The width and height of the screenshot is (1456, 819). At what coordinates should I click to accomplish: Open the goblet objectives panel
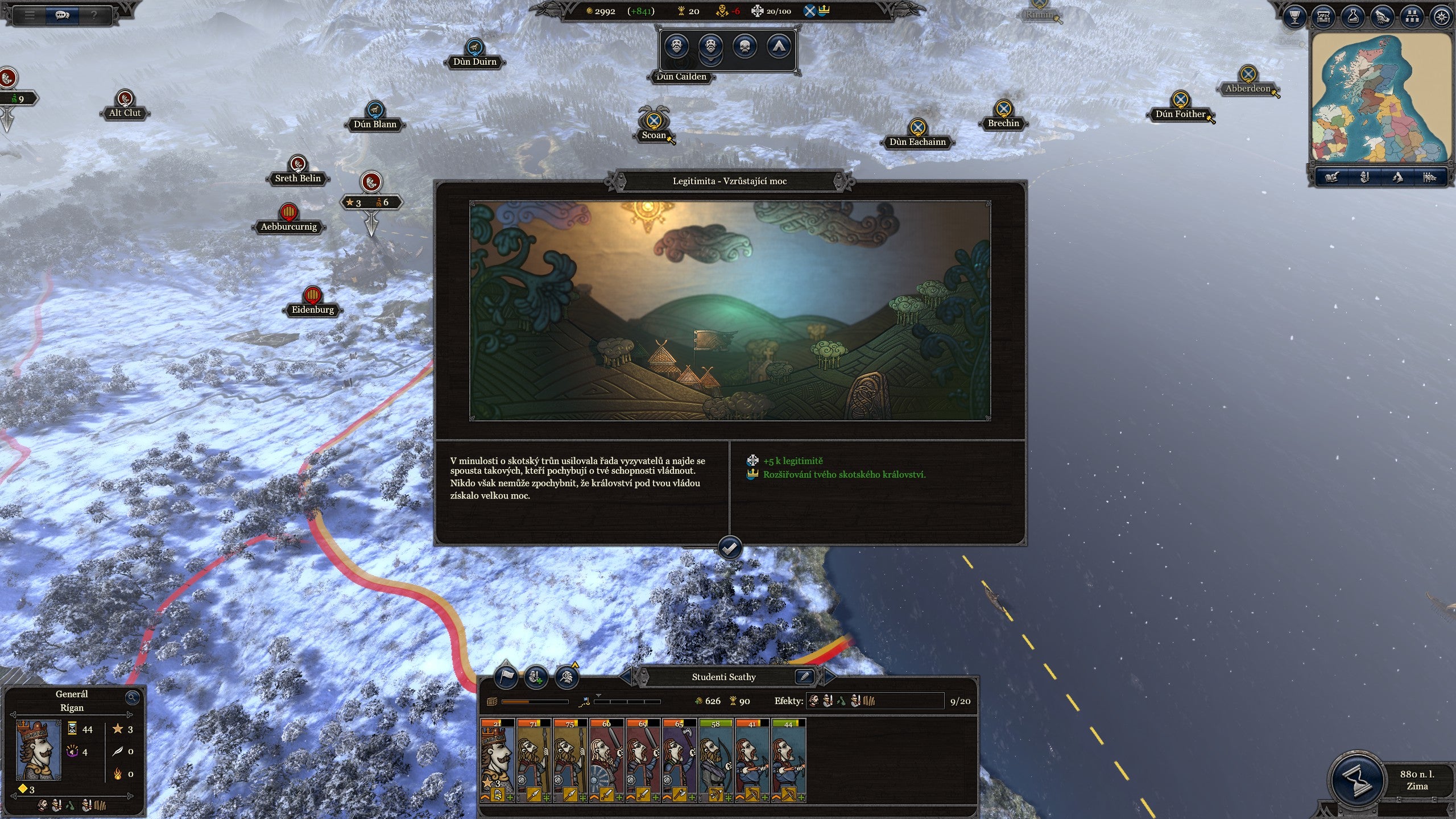(x=1295, y=17)
